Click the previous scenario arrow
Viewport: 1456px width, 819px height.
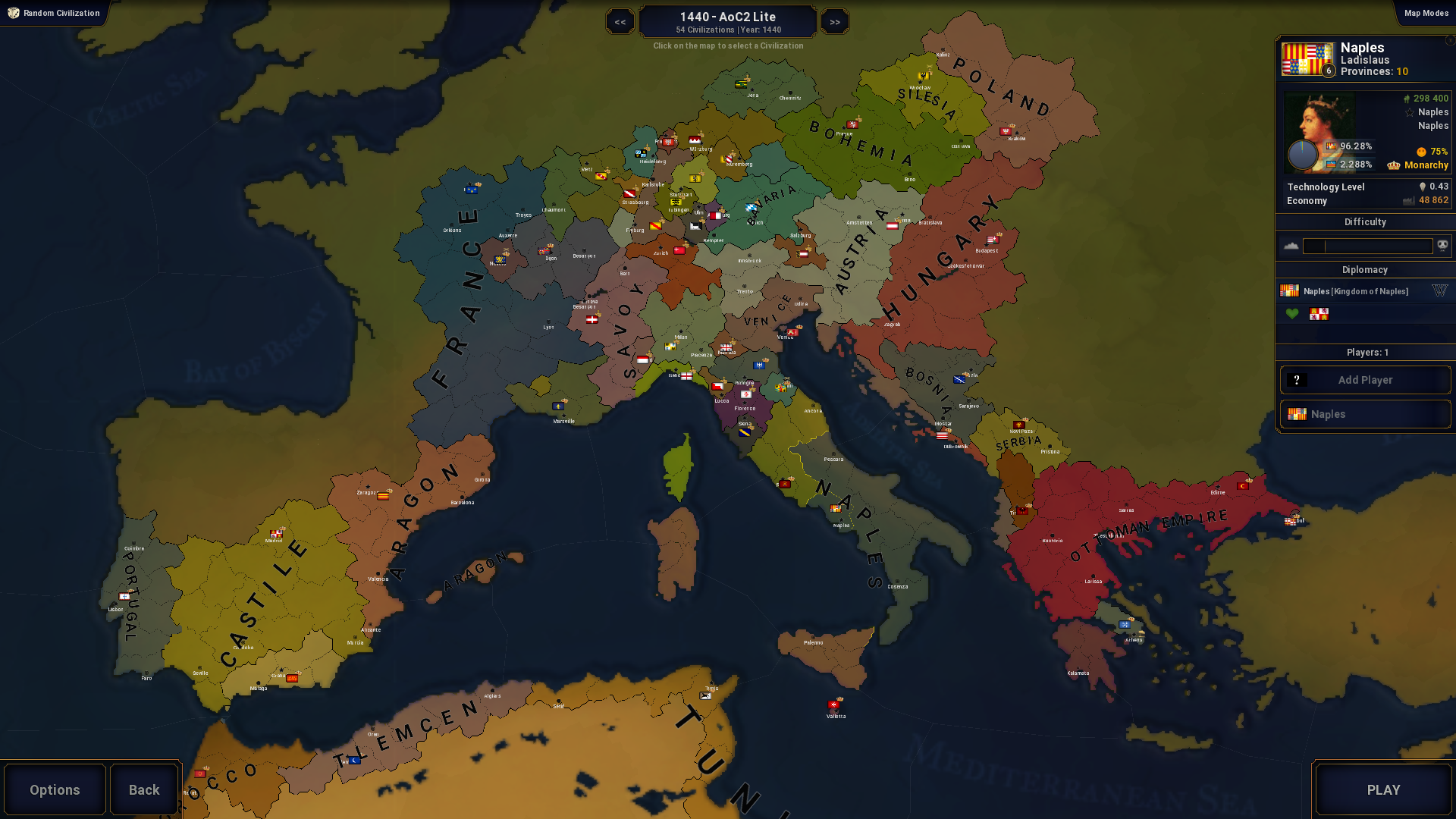(x=620, y=21)
